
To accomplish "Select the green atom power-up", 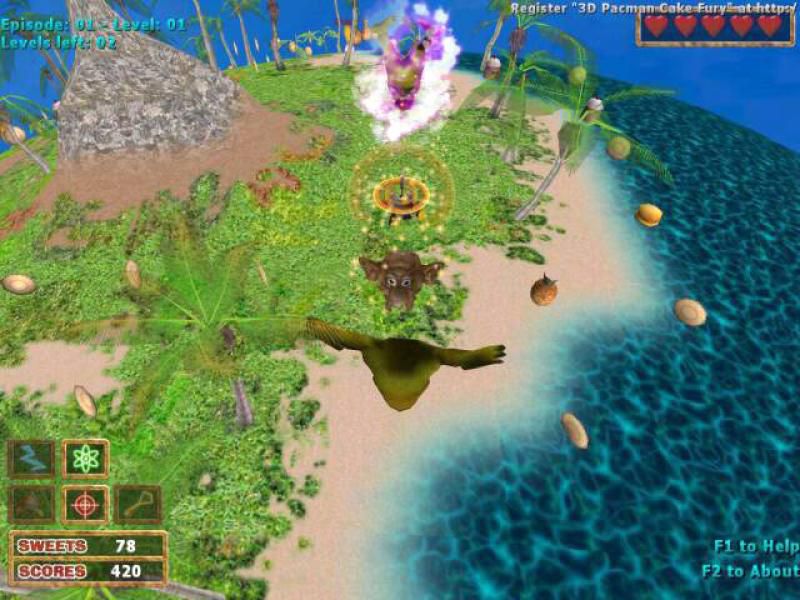I will point(85,459).
